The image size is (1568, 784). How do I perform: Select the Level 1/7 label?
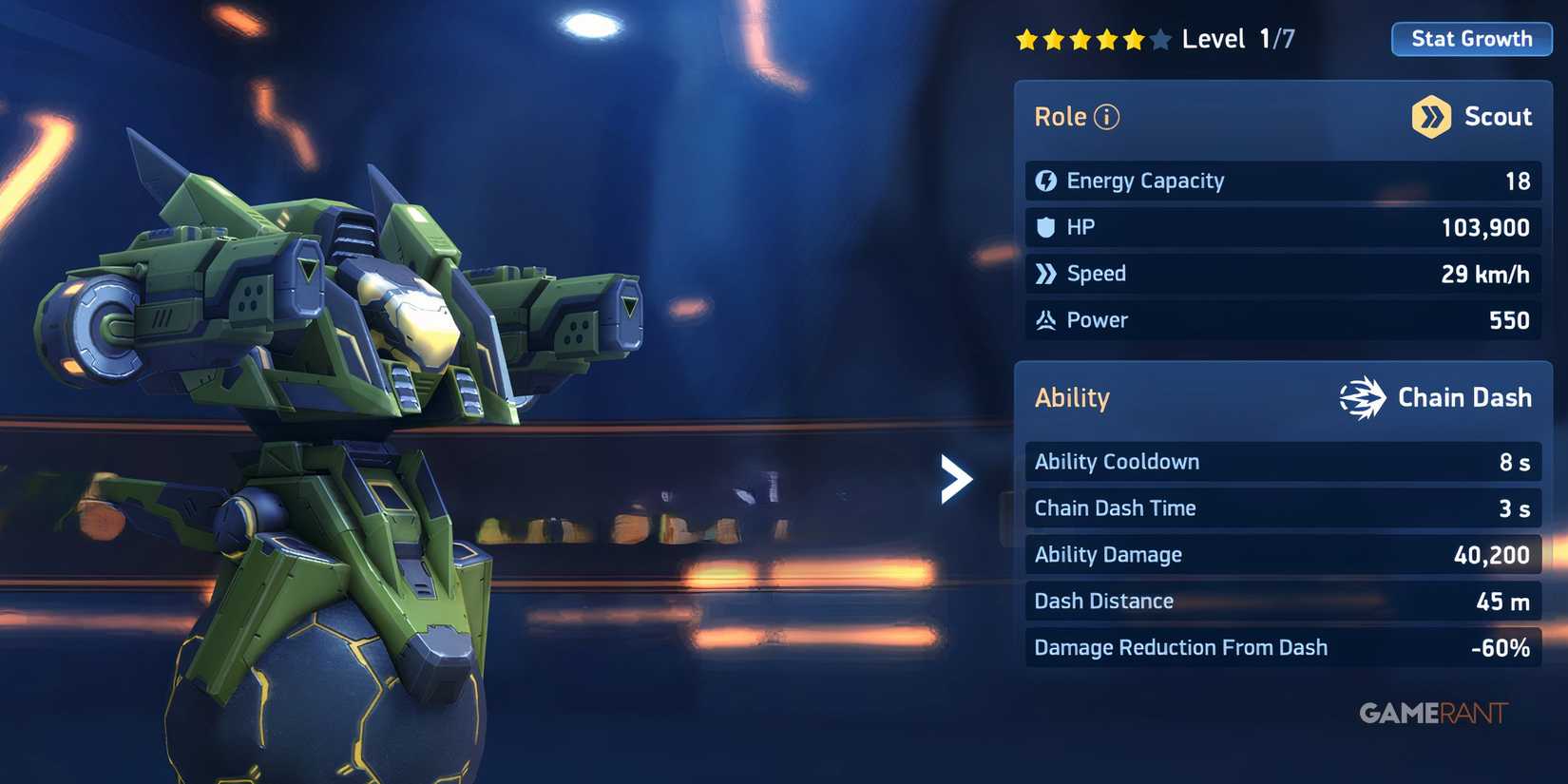click(1235, 39)
